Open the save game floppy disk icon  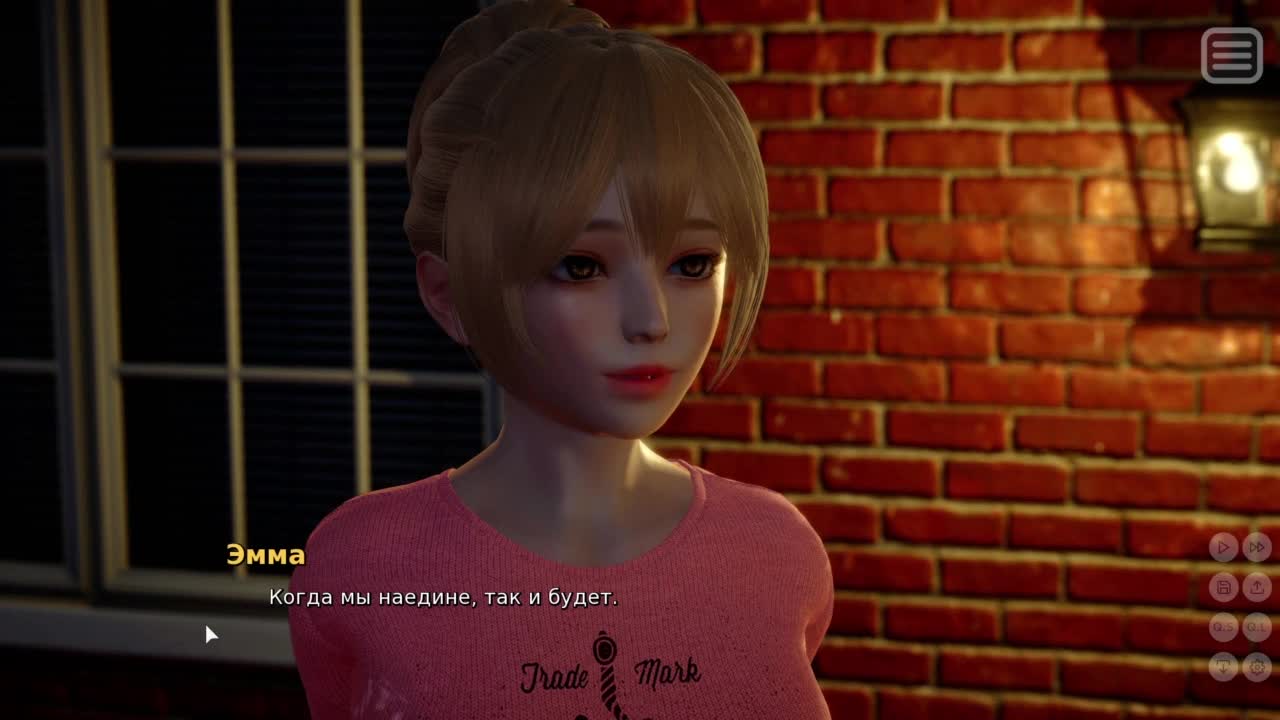(1223, 587)
